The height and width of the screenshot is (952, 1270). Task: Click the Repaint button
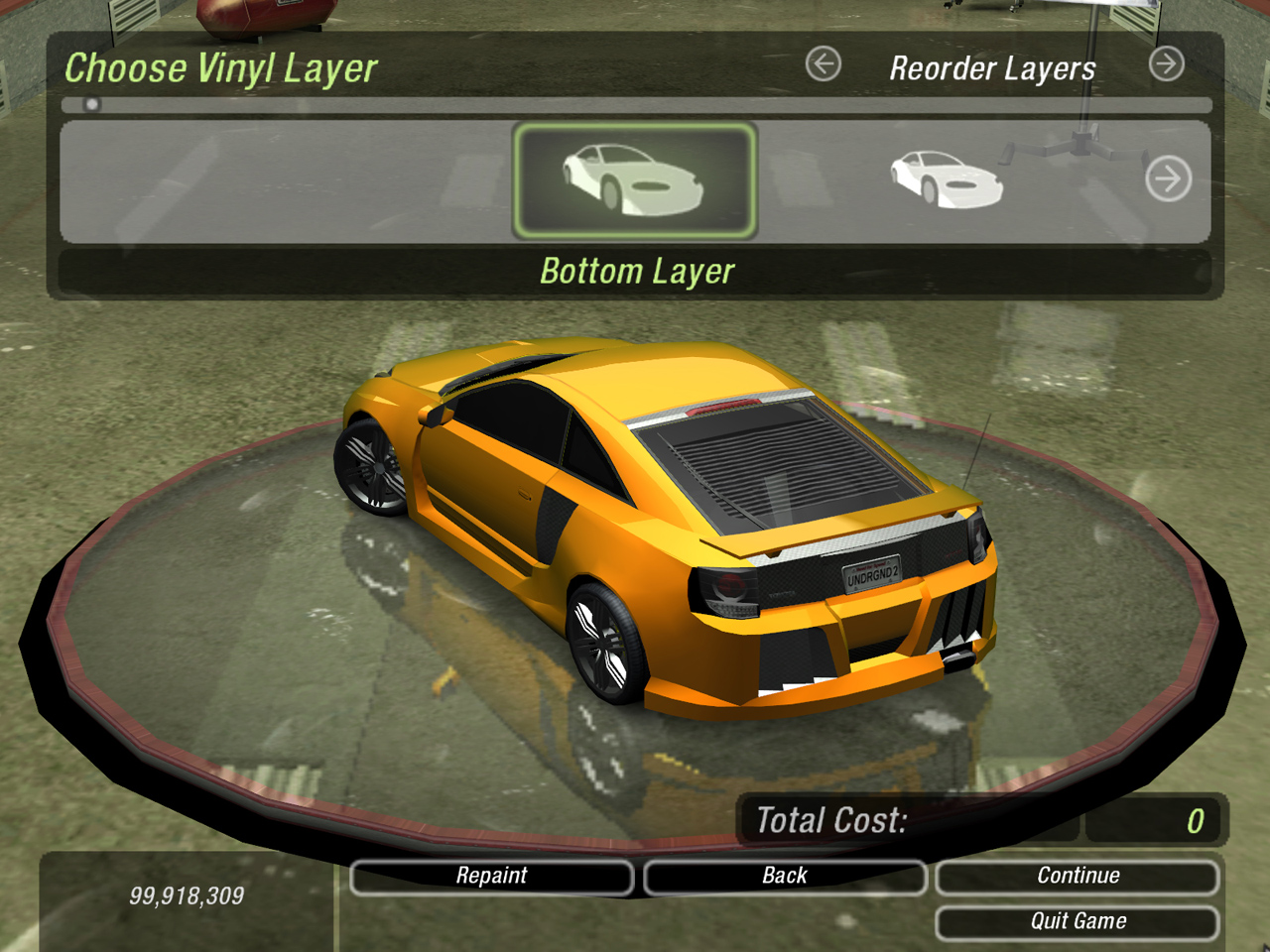tap(492, 877)
